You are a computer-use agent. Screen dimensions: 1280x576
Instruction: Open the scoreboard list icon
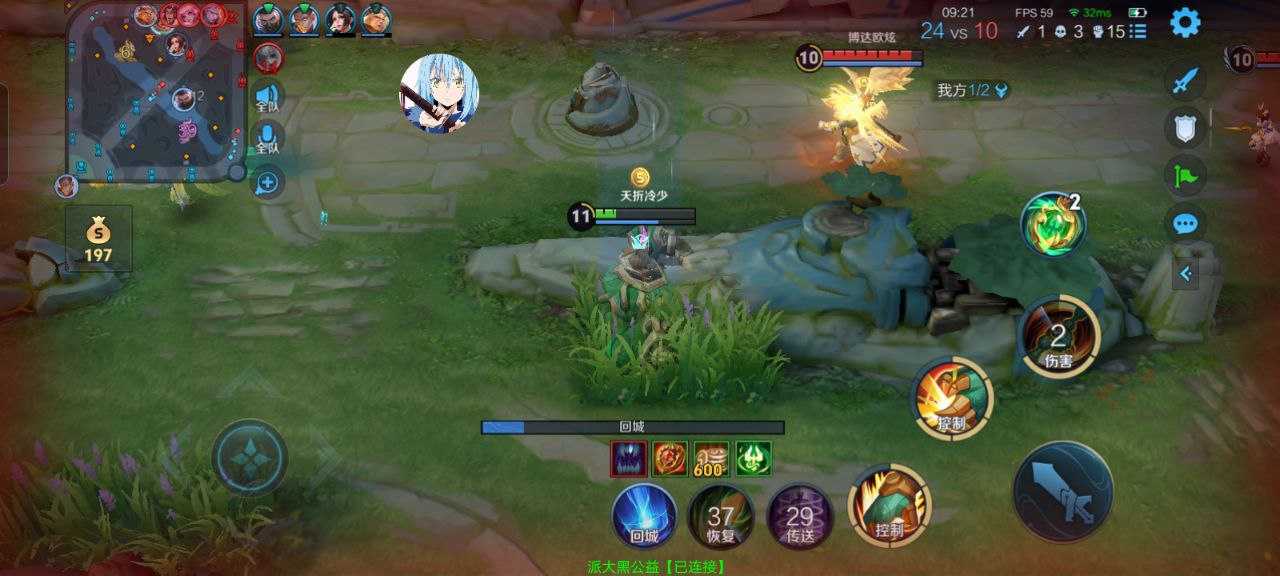[x=1138, y=31]
